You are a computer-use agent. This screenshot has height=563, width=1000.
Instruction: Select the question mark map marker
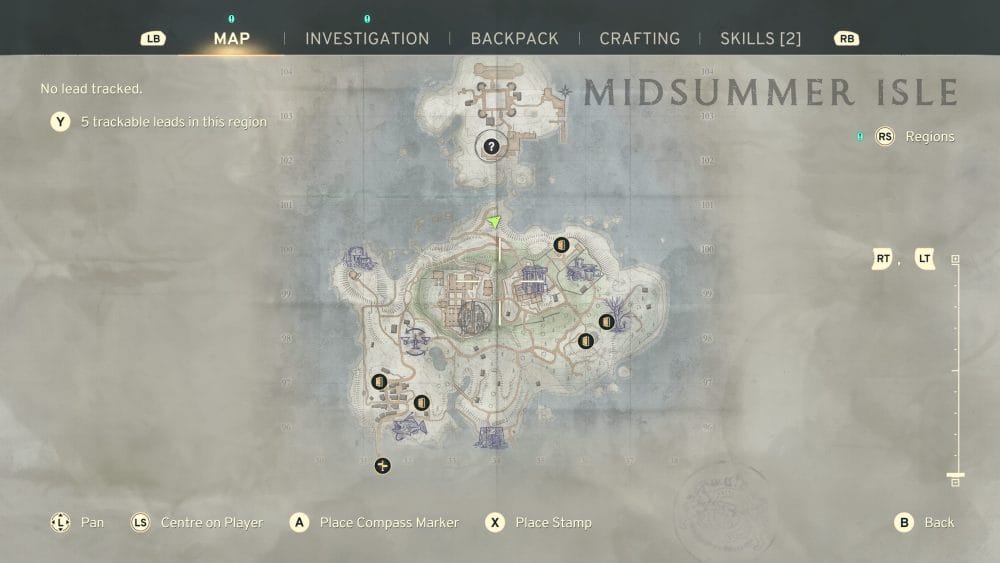click(x=491, y=147)
